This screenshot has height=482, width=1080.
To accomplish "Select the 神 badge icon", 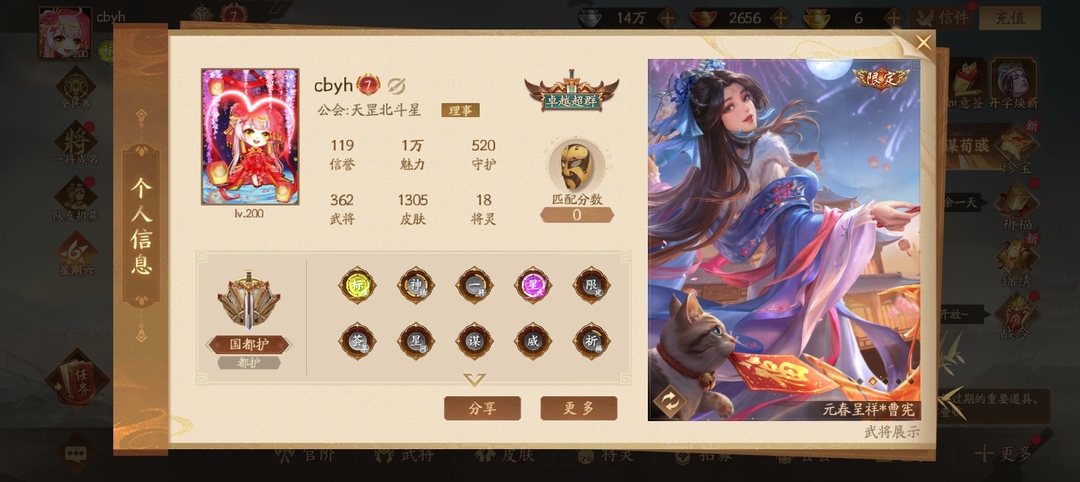I will 416,285.
